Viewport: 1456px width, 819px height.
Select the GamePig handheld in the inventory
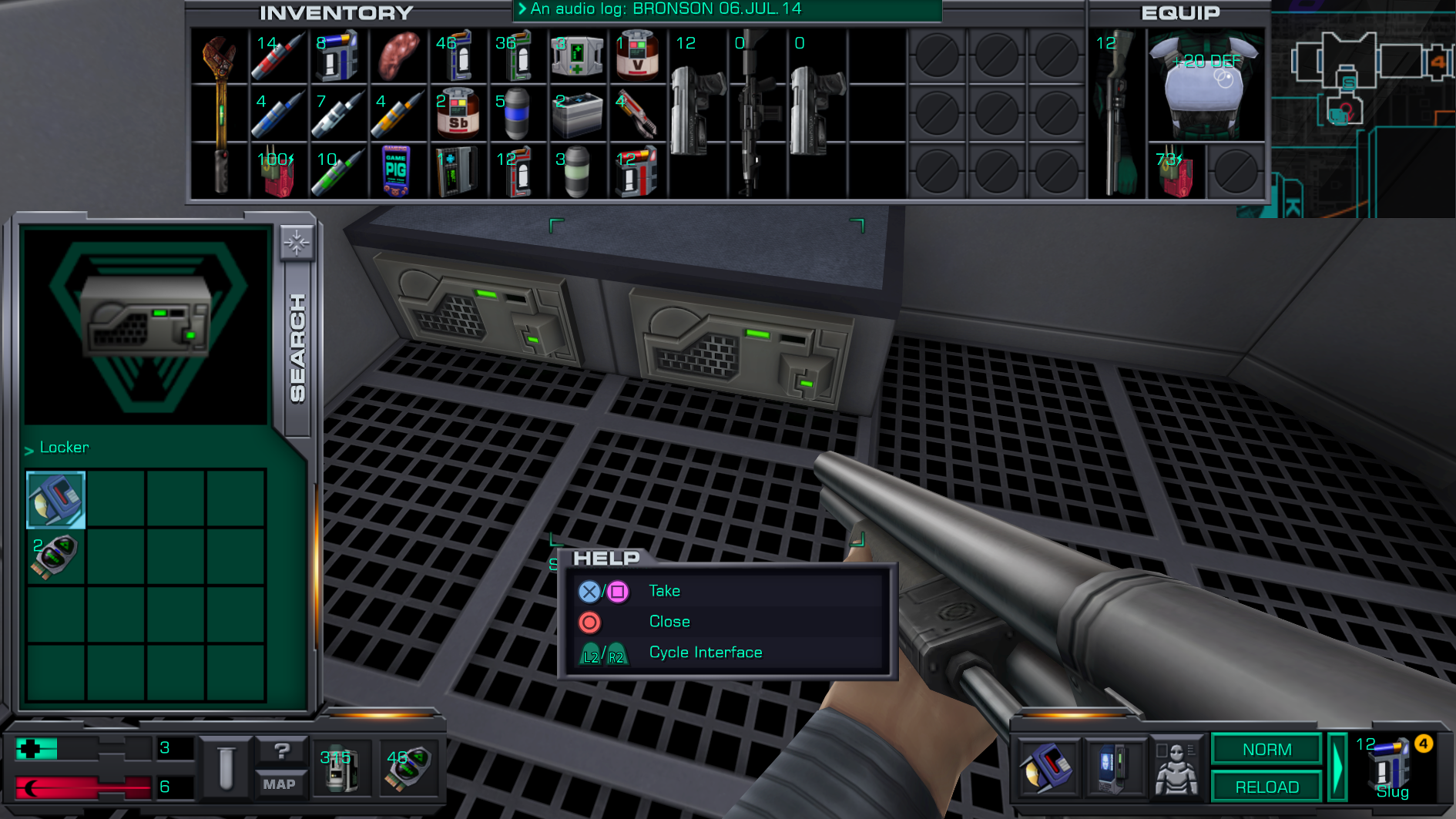pos(396,170)
